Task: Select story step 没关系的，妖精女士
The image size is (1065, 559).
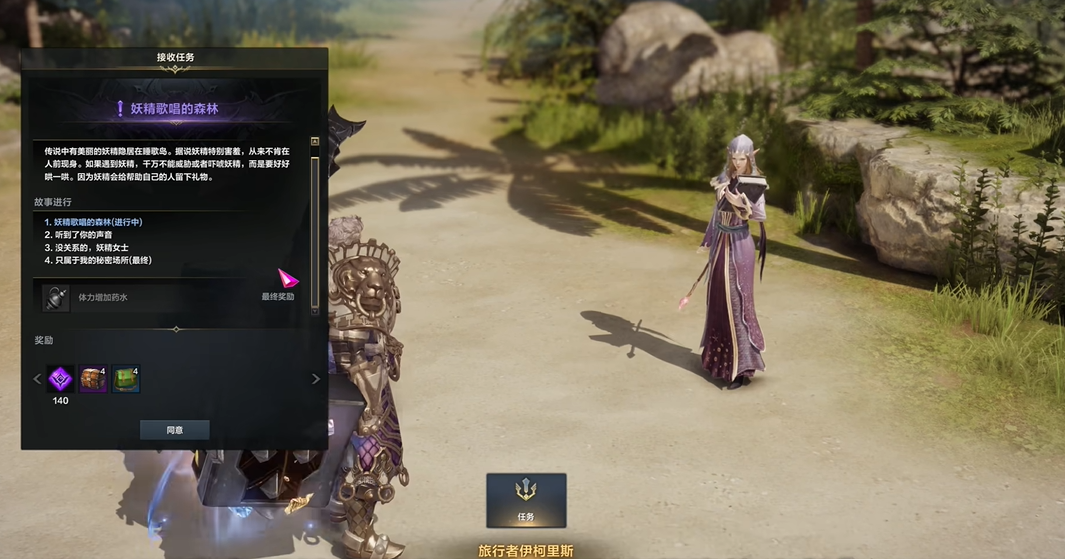Action: (91, 247)
